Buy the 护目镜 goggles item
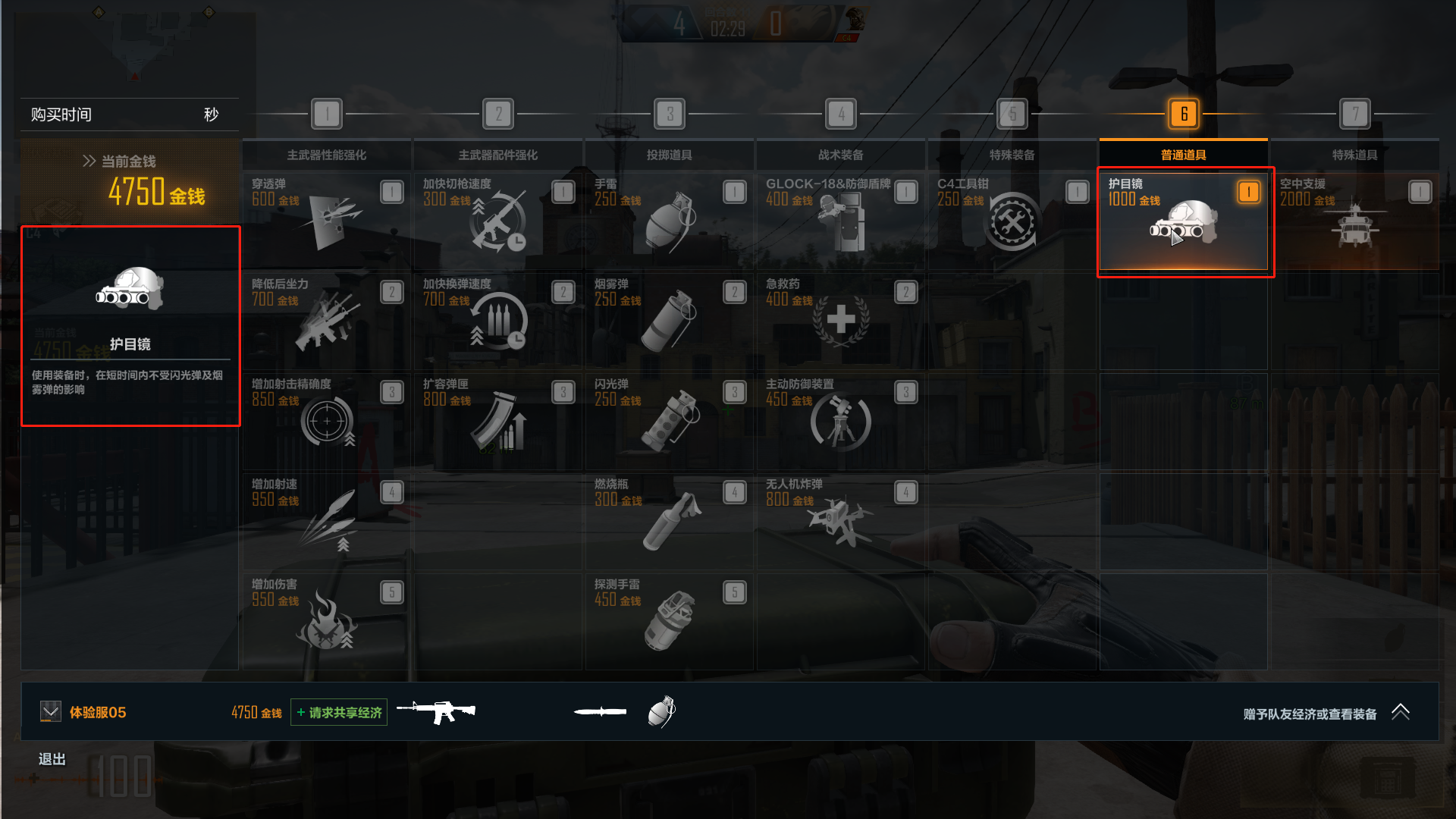 click(x=1183, y=221)
